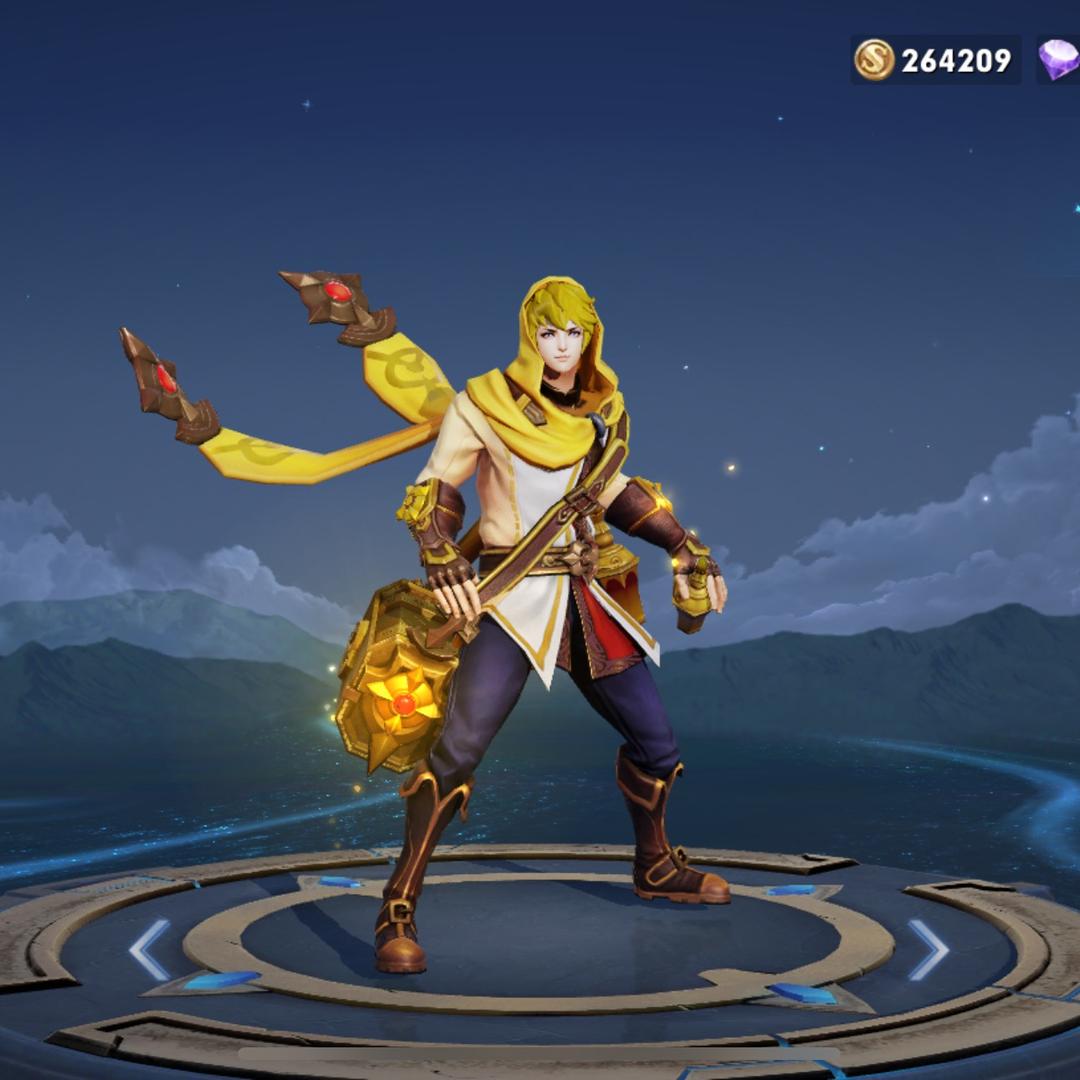
Task: Open the gold coin currency balance
Action: pos(934,60)
